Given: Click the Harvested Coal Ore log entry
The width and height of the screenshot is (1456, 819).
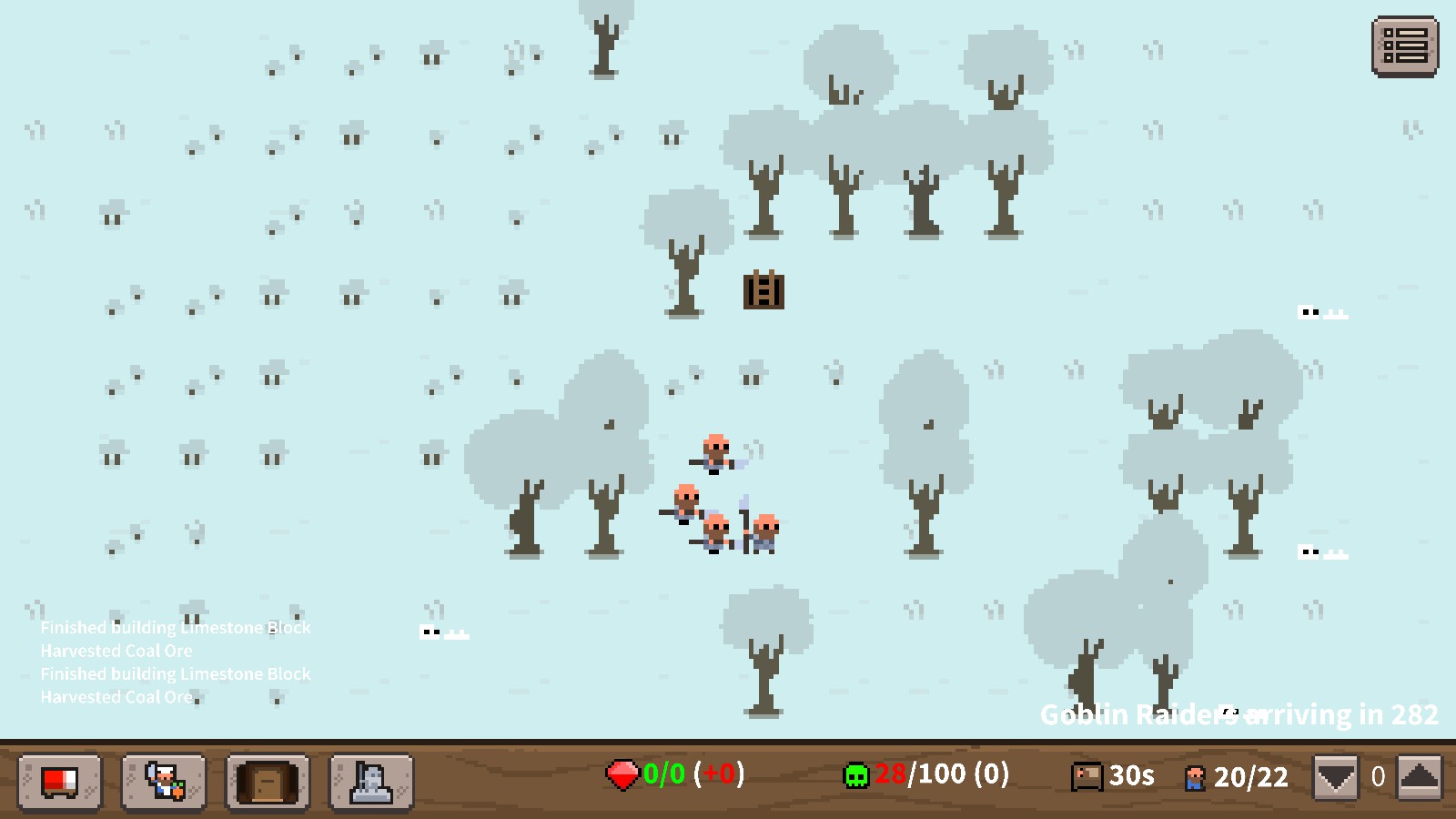Looking at the screenshot, I should tap(116, 651).
